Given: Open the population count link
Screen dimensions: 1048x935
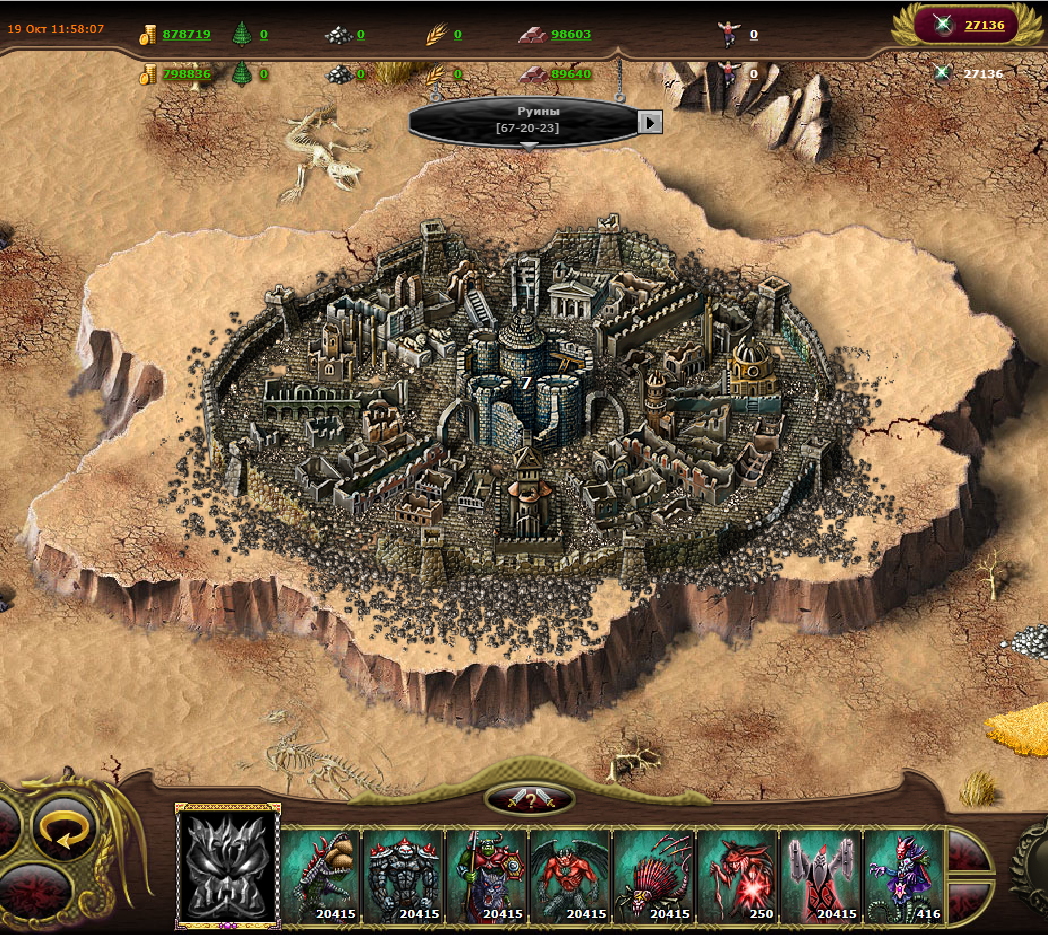Looking at the screenshot, I should pyautogui.click(x=753, y=34).
